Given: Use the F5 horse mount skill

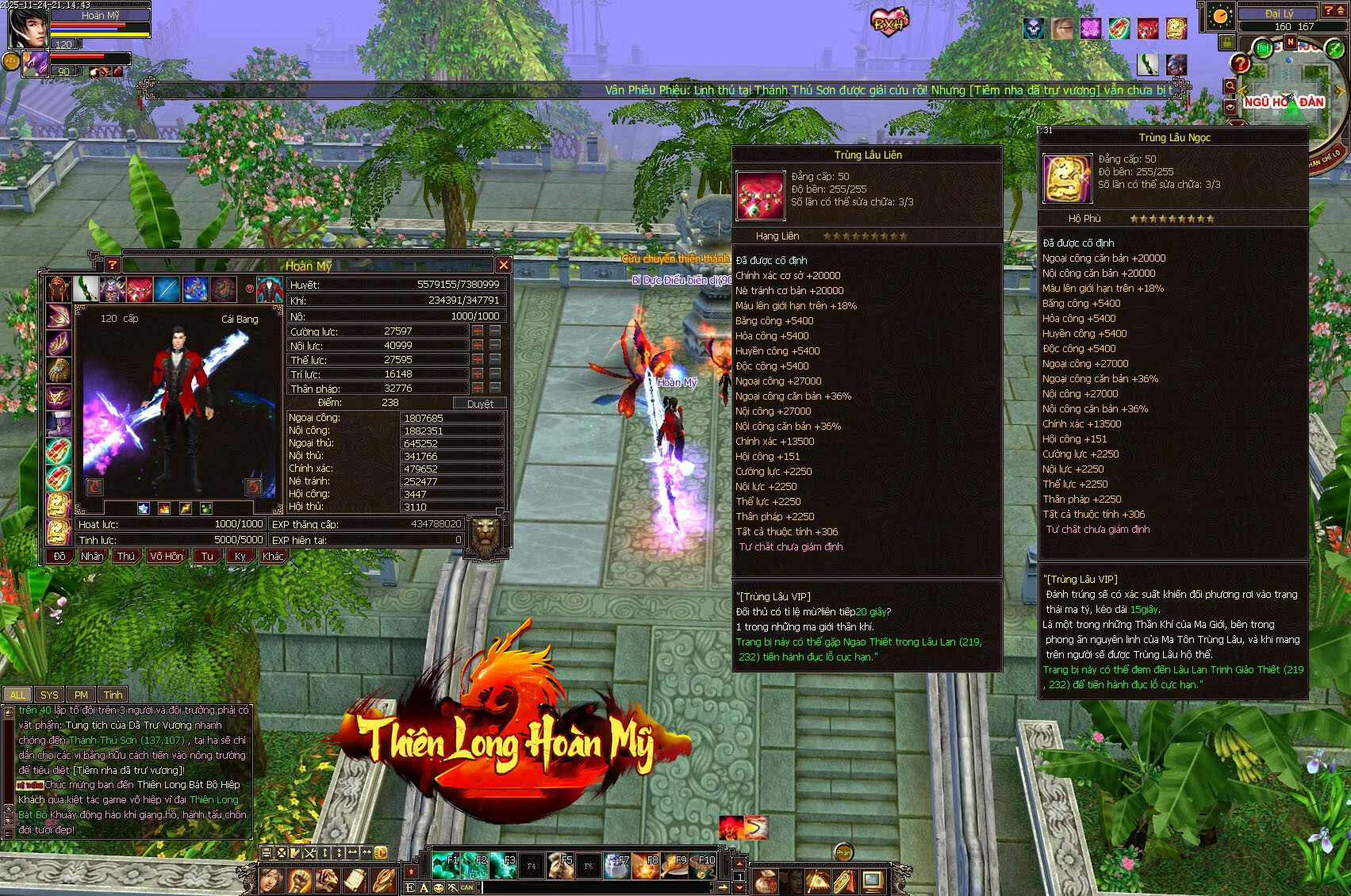Looking at the screenshot, I should click(x=560, y=866).
